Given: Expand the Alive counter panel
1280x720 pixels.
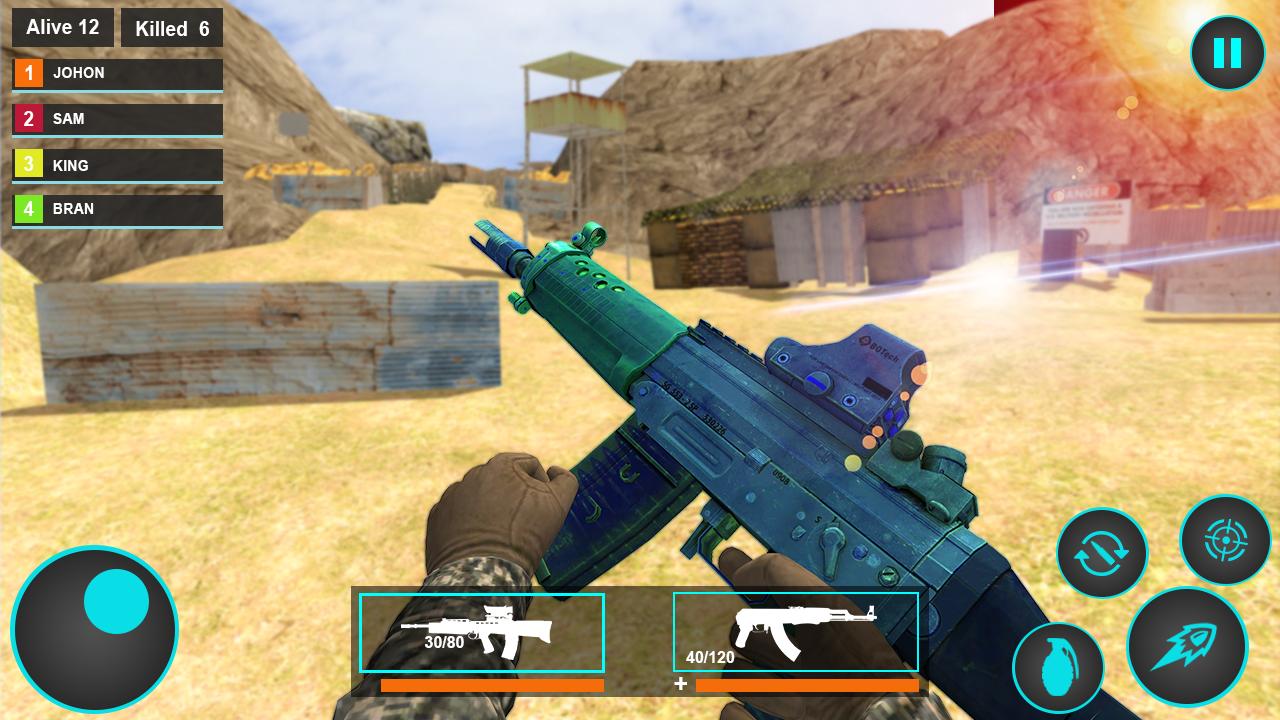Looking at the screenshot, I should coord(62,27).
